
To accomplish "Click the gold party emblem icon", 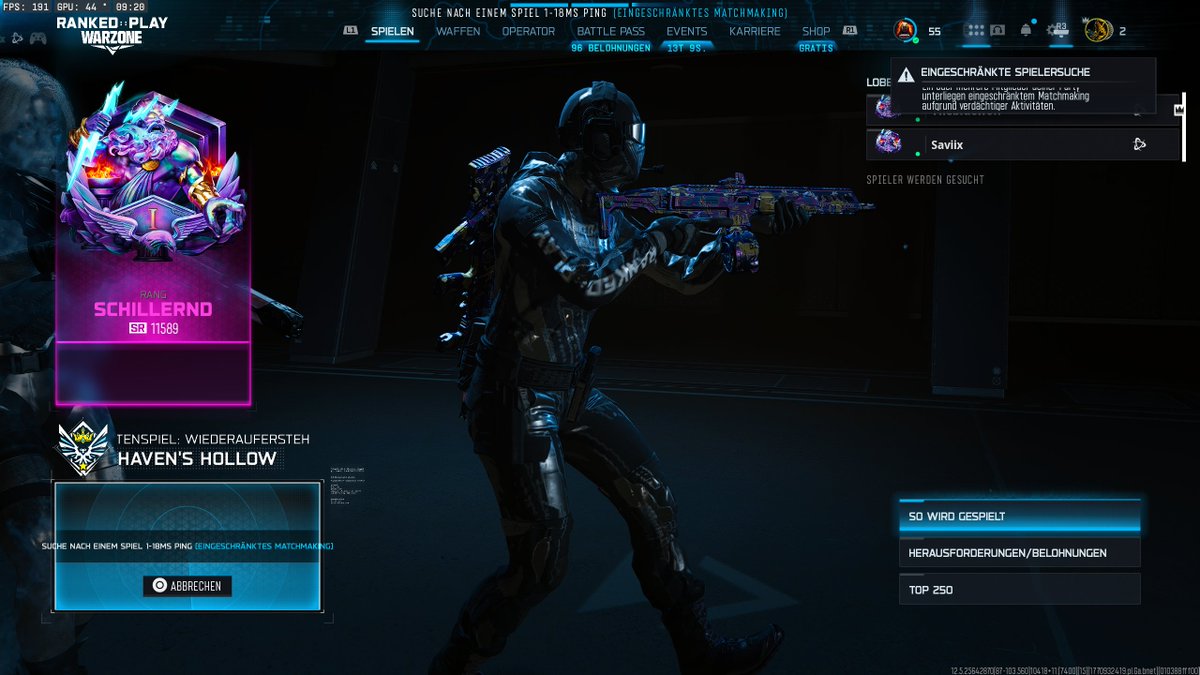I will [x=1097, y=30].
